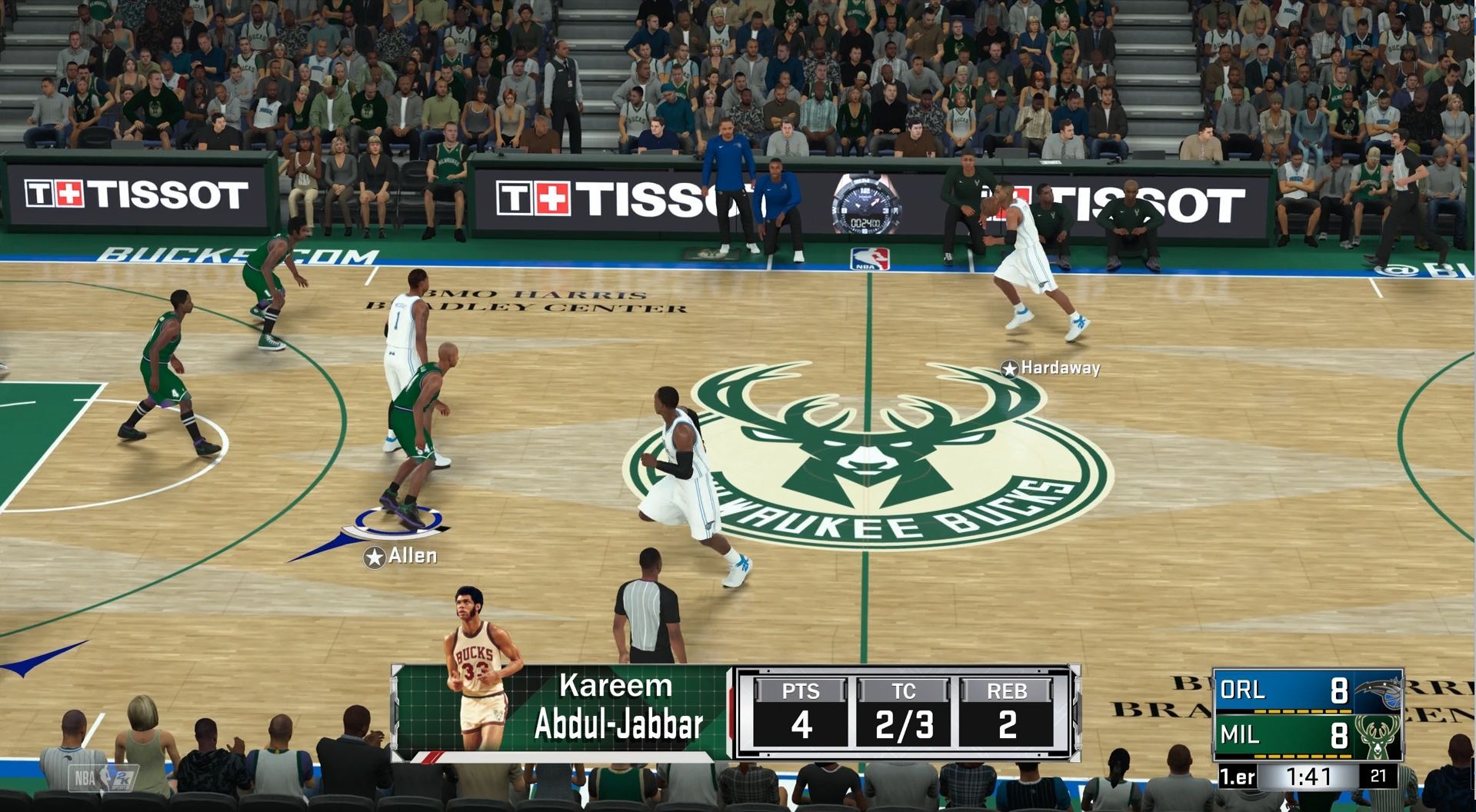Click Kareem Abdul-Jabbar's portrait in the stat banner

click(481, 671)
